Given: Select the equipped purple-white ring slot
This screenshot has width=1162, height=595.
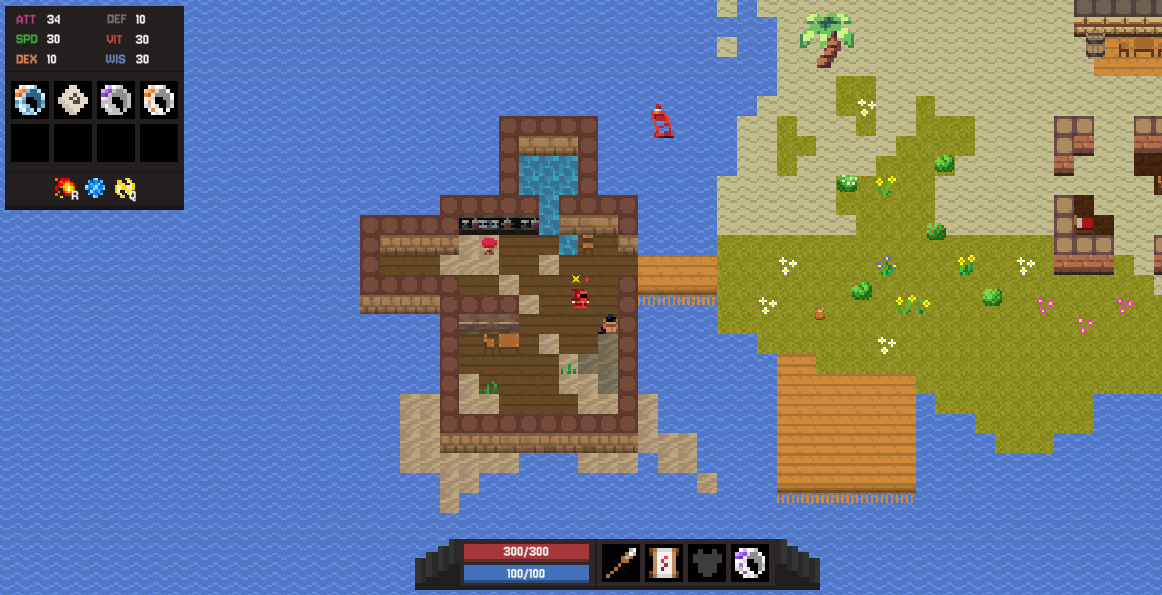Looking at the screenshot, I should click(x=750, y=562).
